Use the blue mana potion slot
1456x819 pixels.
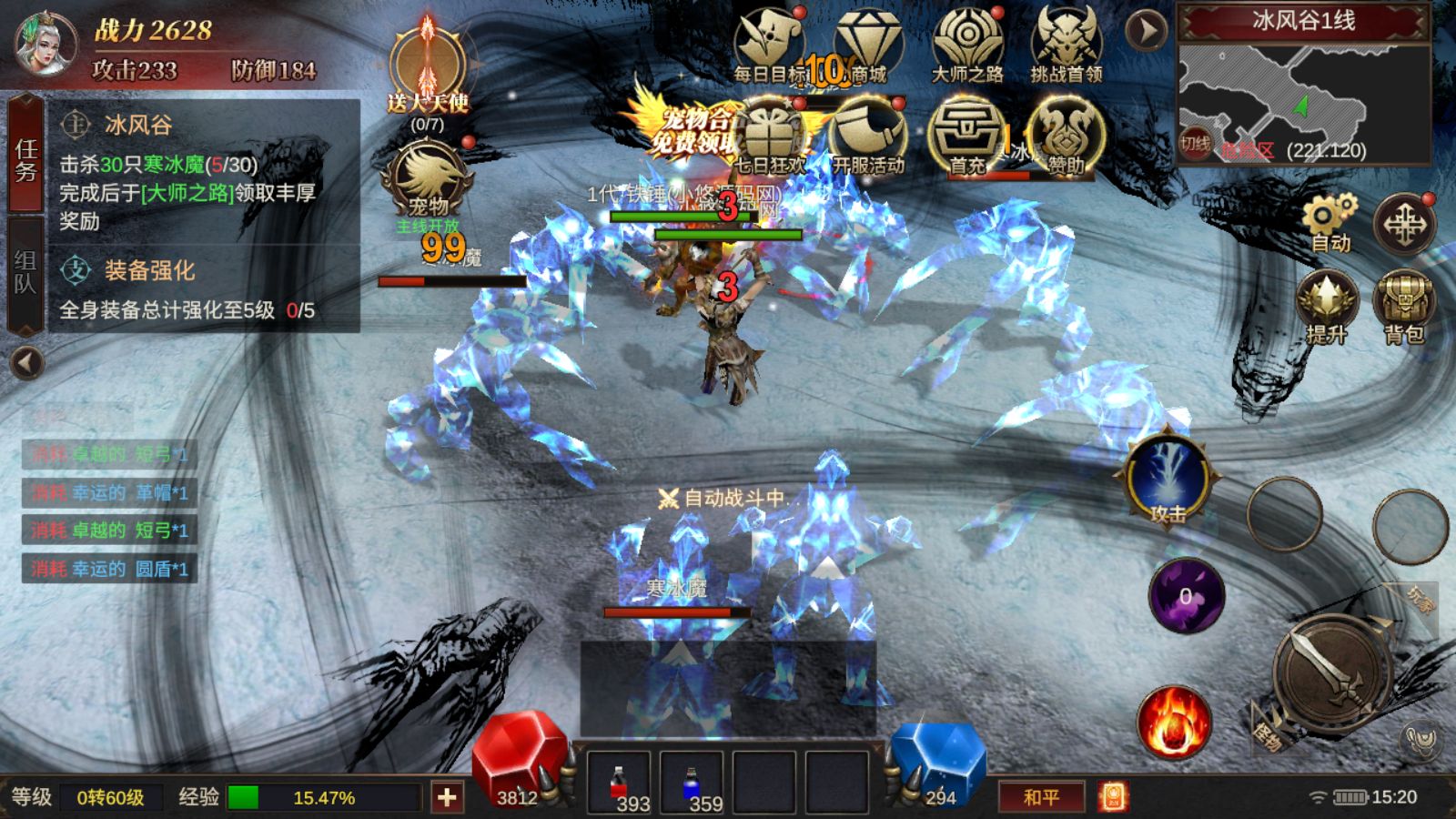tap(692, 783)
